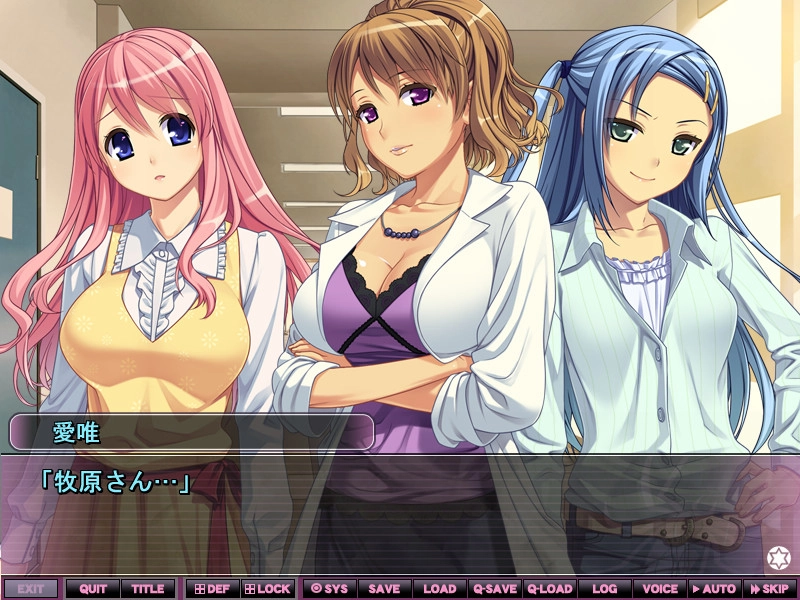Click the EXIT button
The width and height of the screenshot is (800, 600).
(x=30, y=589)
